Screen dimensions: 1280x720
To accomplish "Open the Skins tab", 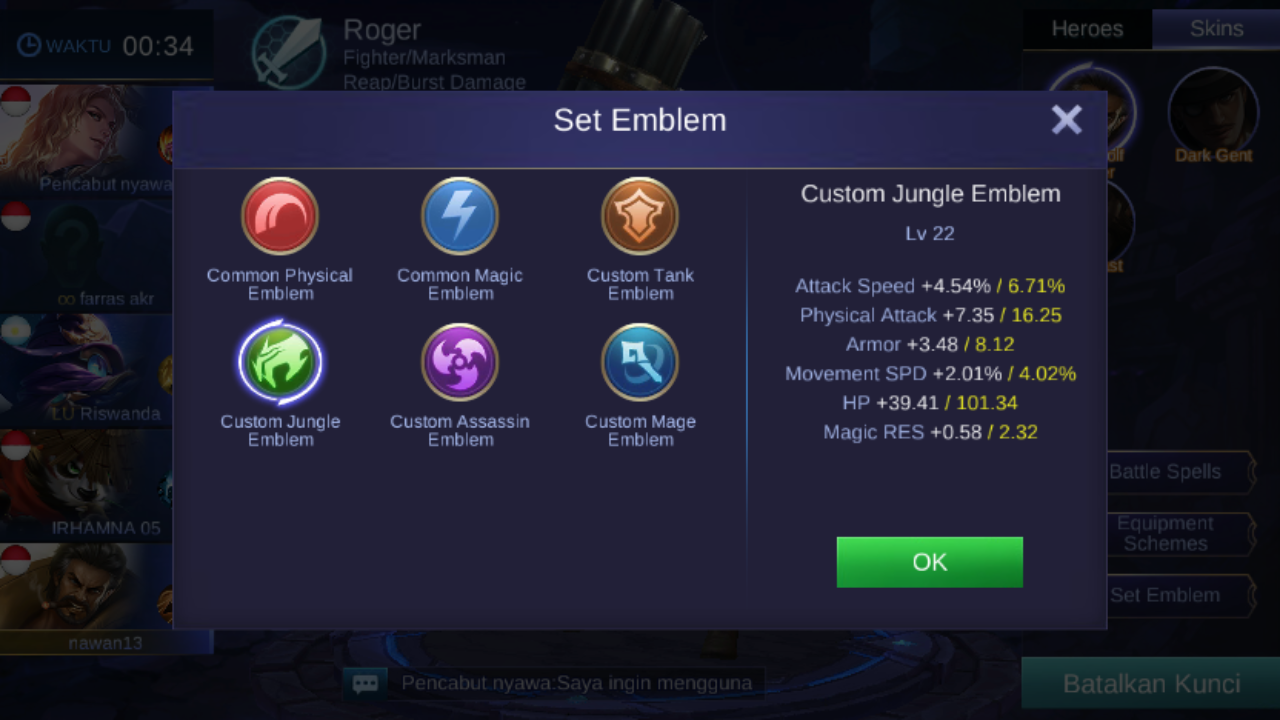I will pos(1216,29).
